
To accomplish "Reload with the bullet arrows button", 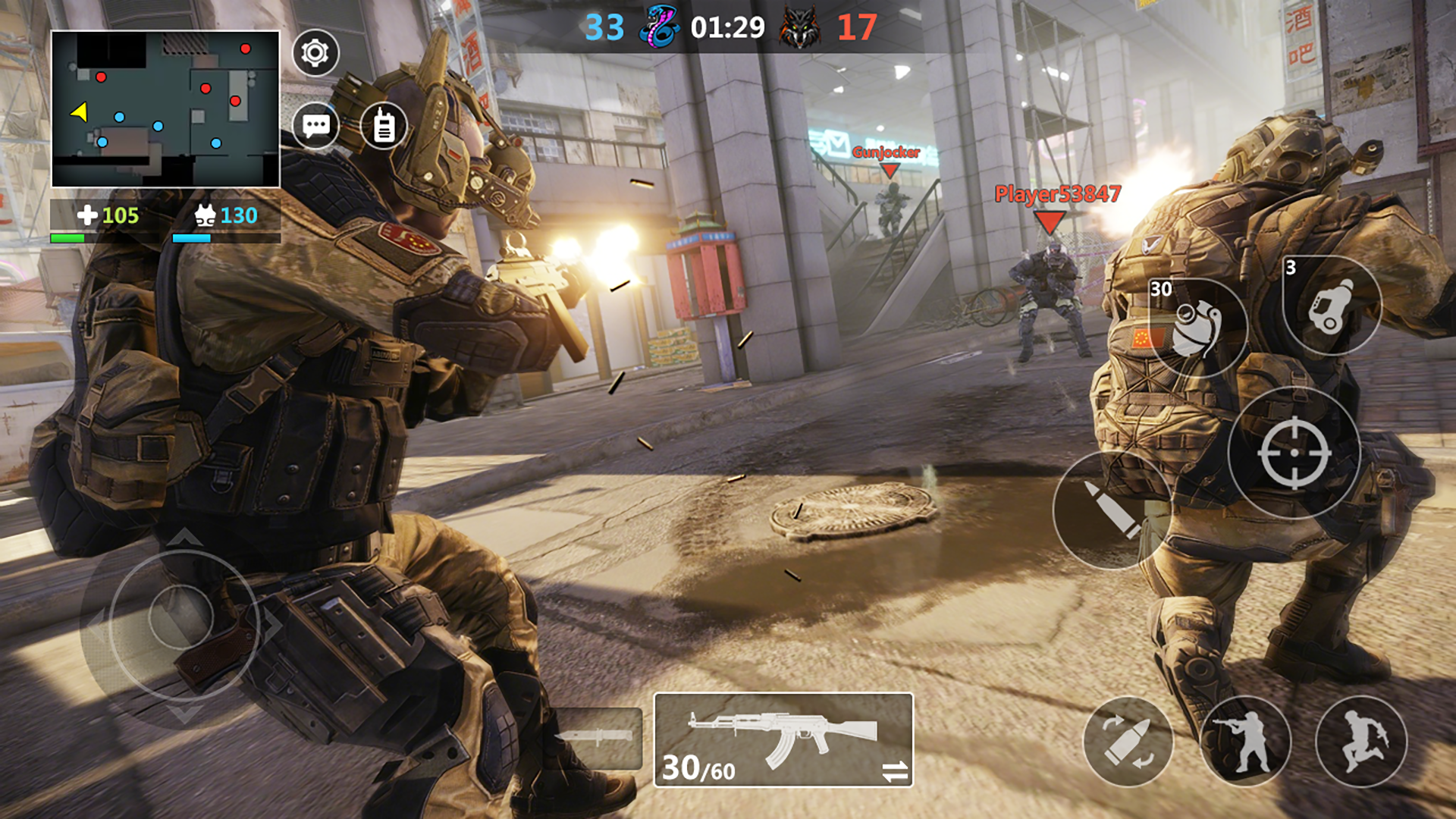I will [1128, 741].
